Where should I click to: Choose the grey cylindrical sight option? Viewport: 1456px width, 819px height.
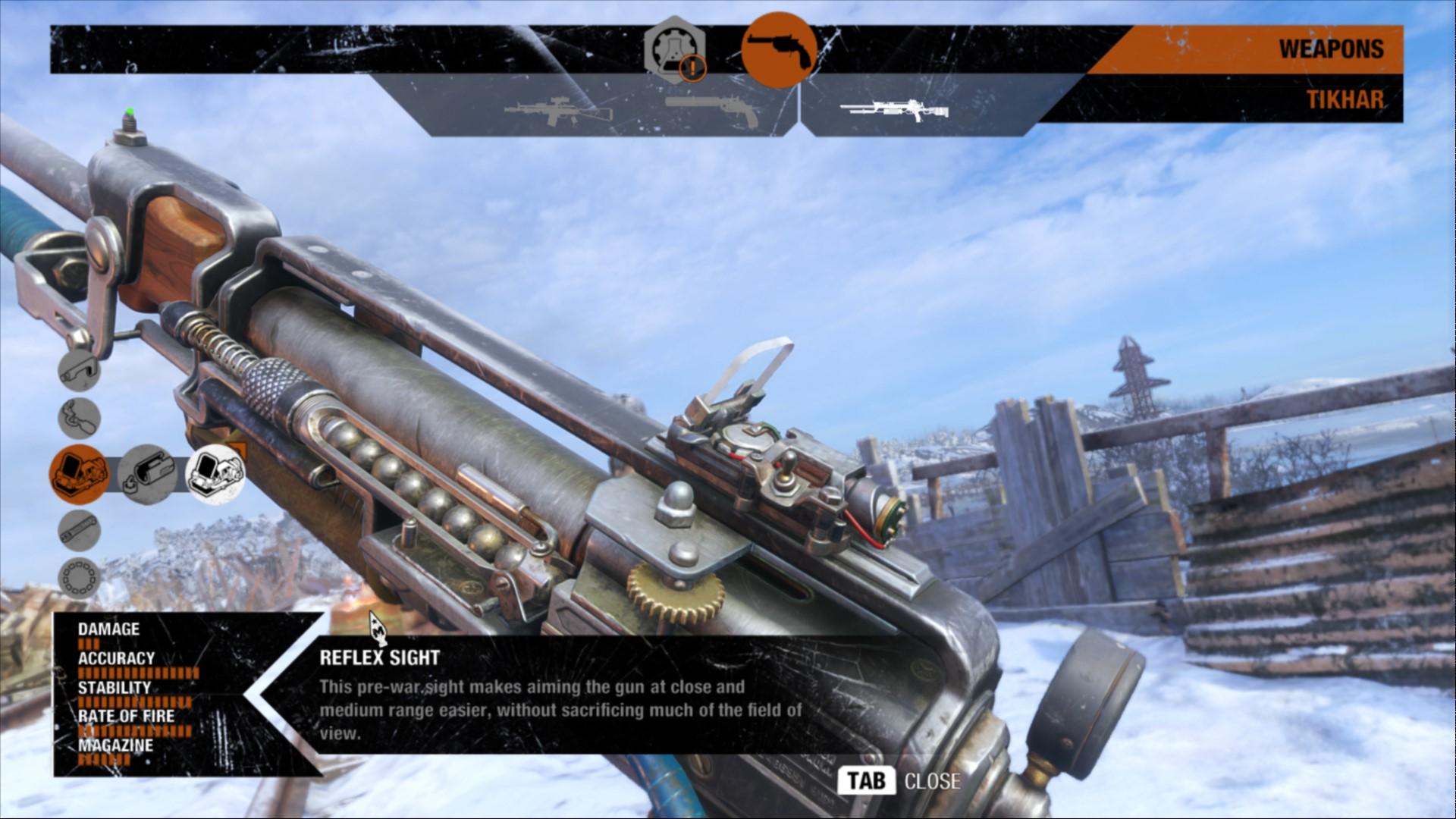pyautogui.click(x=147, y=475)
